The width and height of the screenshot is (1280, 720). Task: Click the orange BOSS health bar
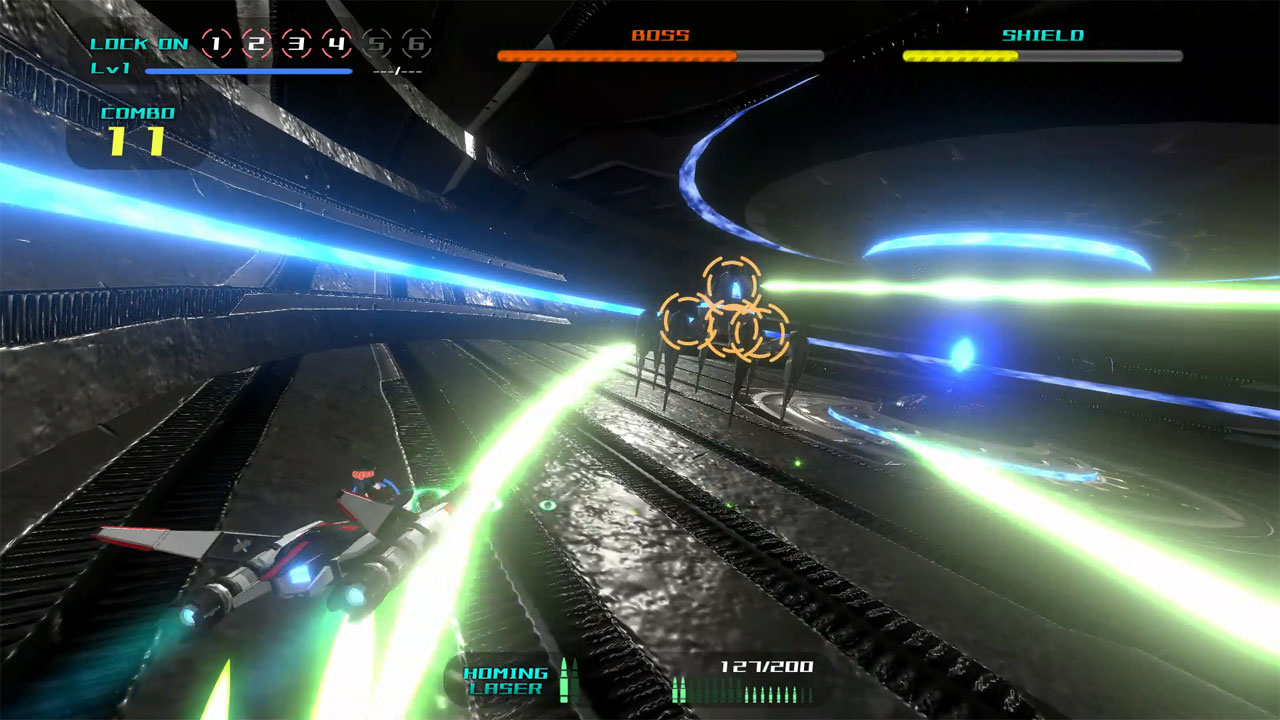(x=615, y=56)
